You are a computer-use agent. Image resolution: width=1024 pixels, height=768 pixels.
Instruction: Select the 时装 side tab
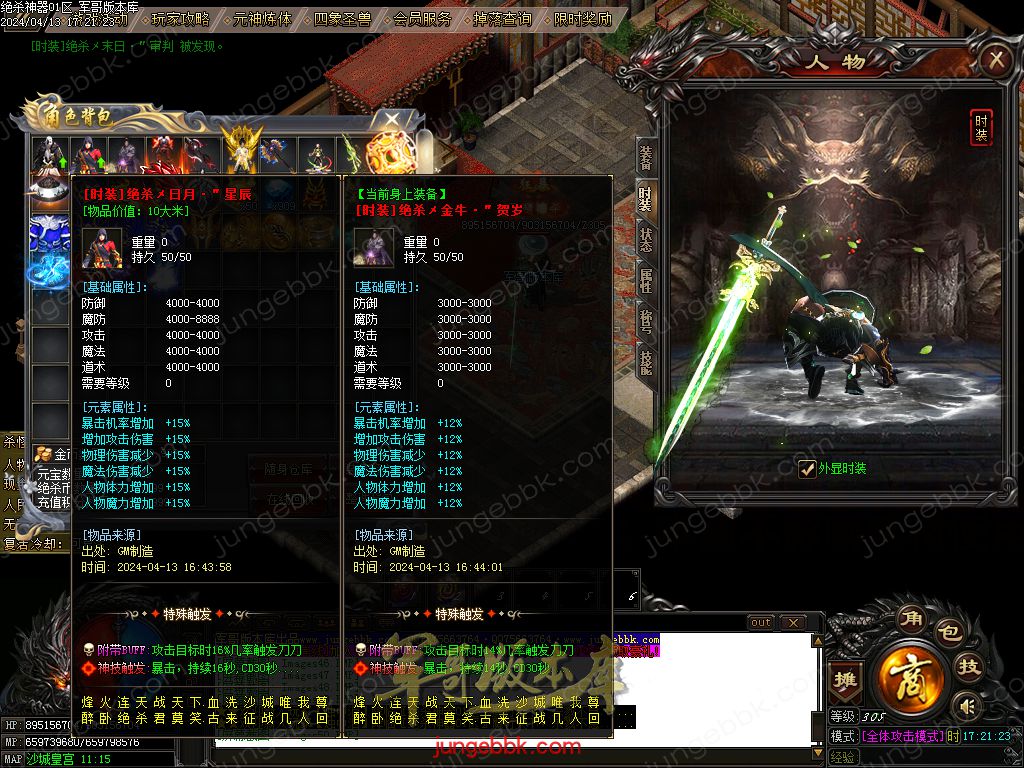click(646, 199)
